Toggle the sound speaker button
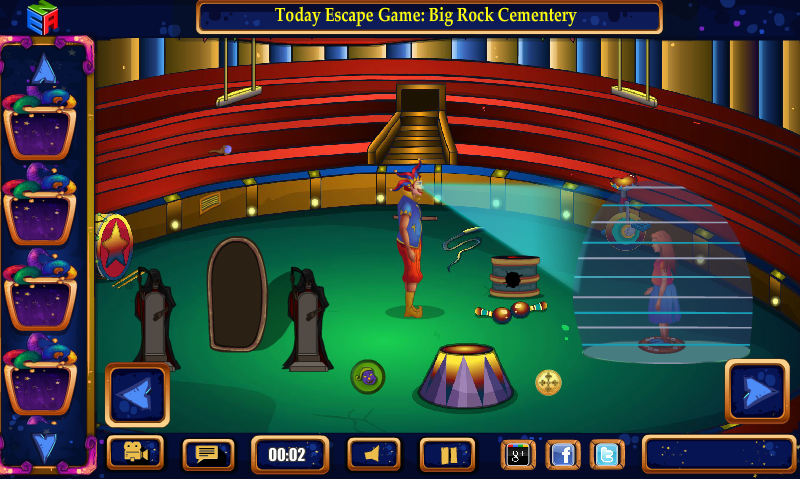 374,454
